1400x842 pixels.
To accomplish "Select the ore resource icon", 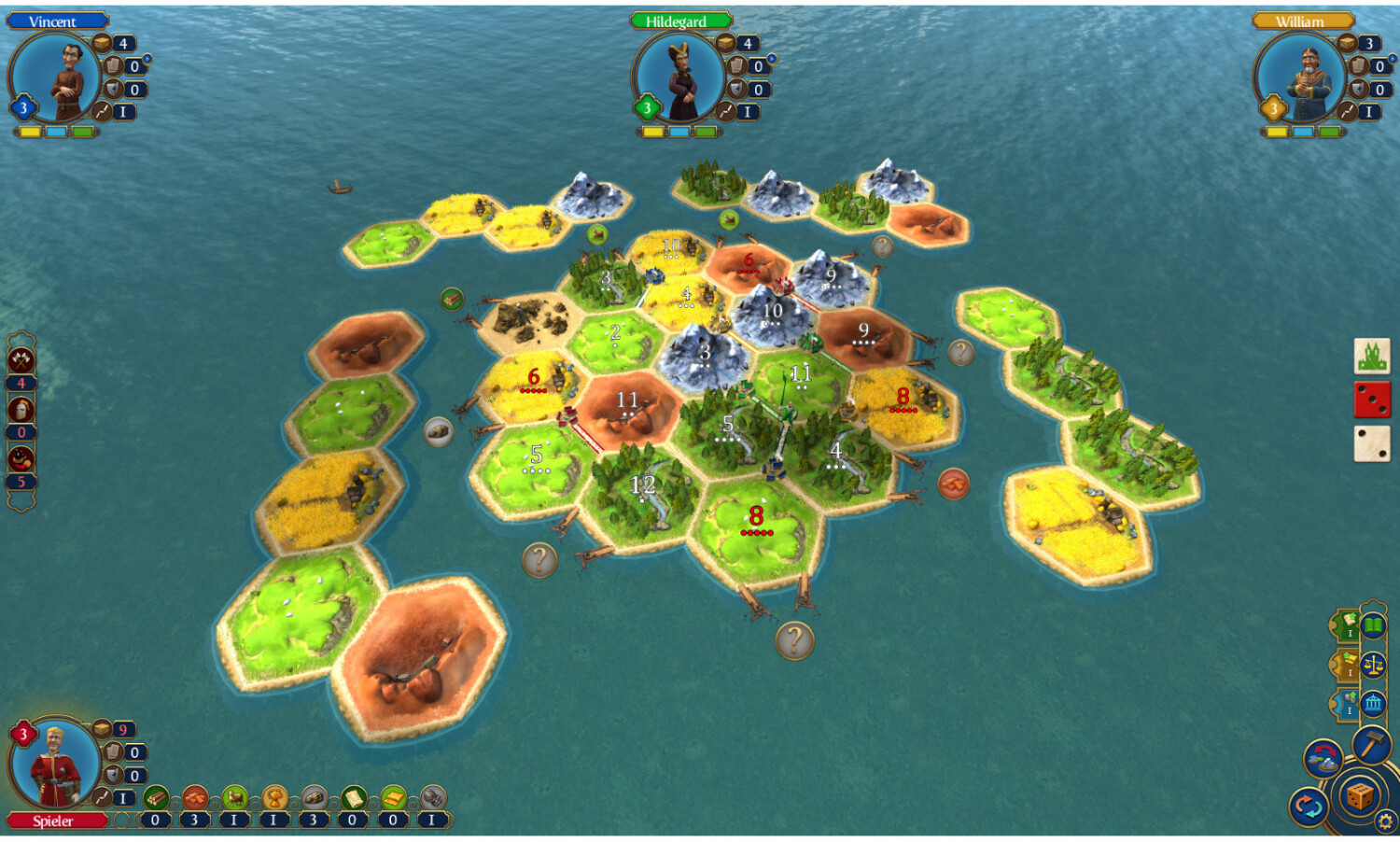I will pyautogui.click(x=314, y=798).
